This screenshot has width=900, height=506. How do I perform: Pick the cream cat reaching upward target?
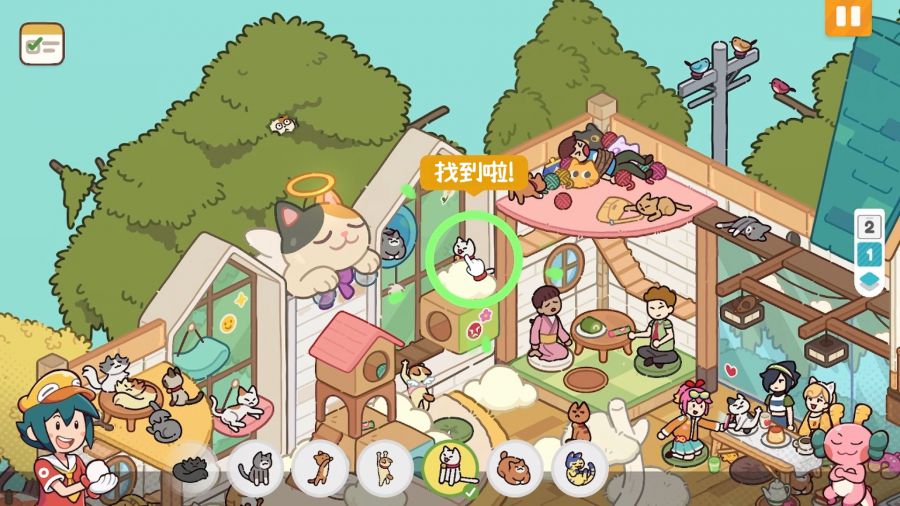click(385, 467)
